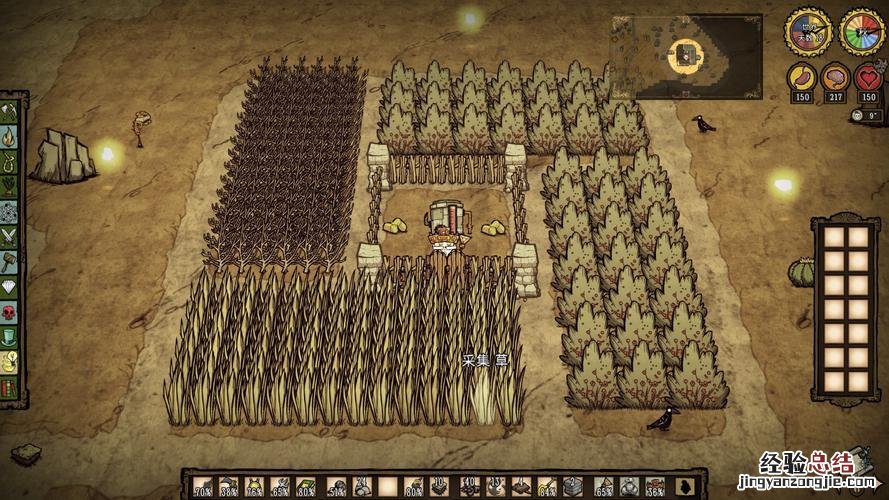Switch to the crossed swords Fight tab

tap(11, 236)
